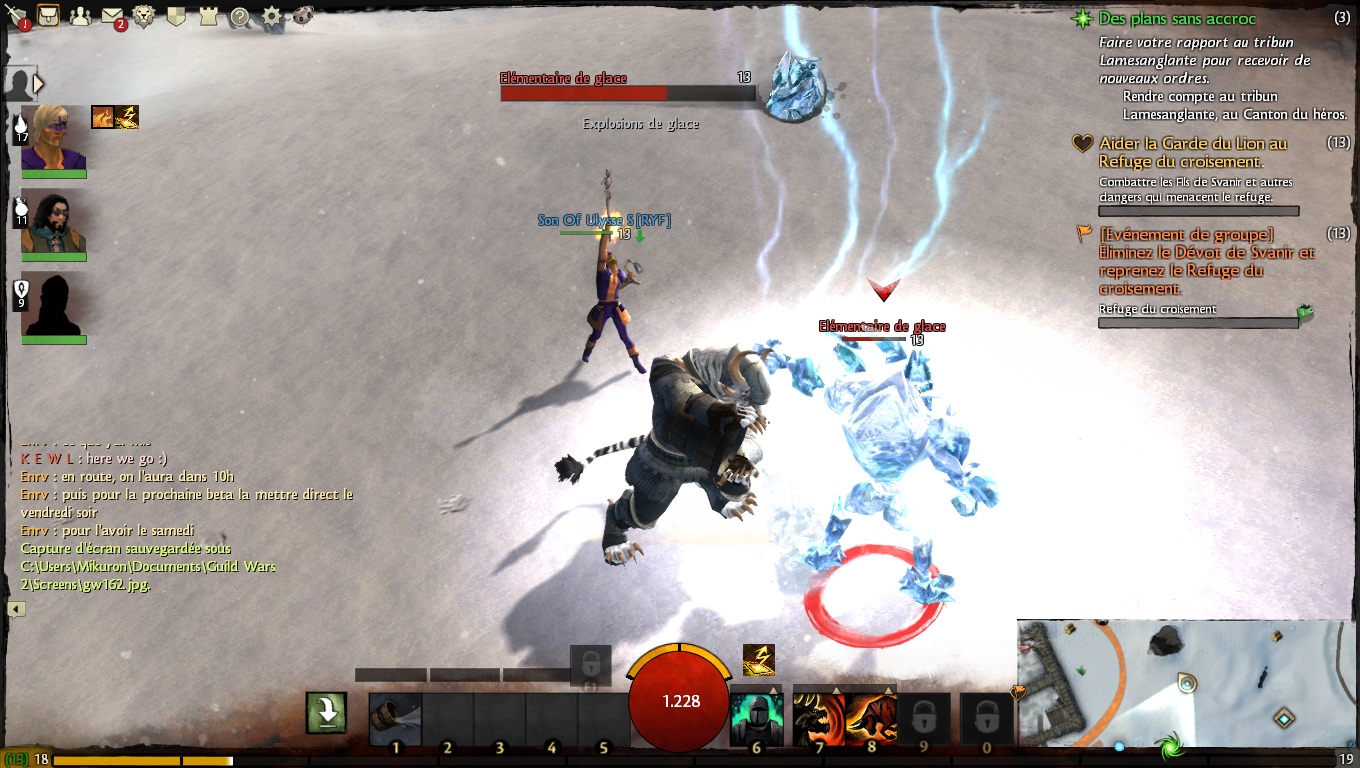The height and width of the screenshot is (768, 1360).
Task: Open the guild shield panel
Action: click(176, 17)
